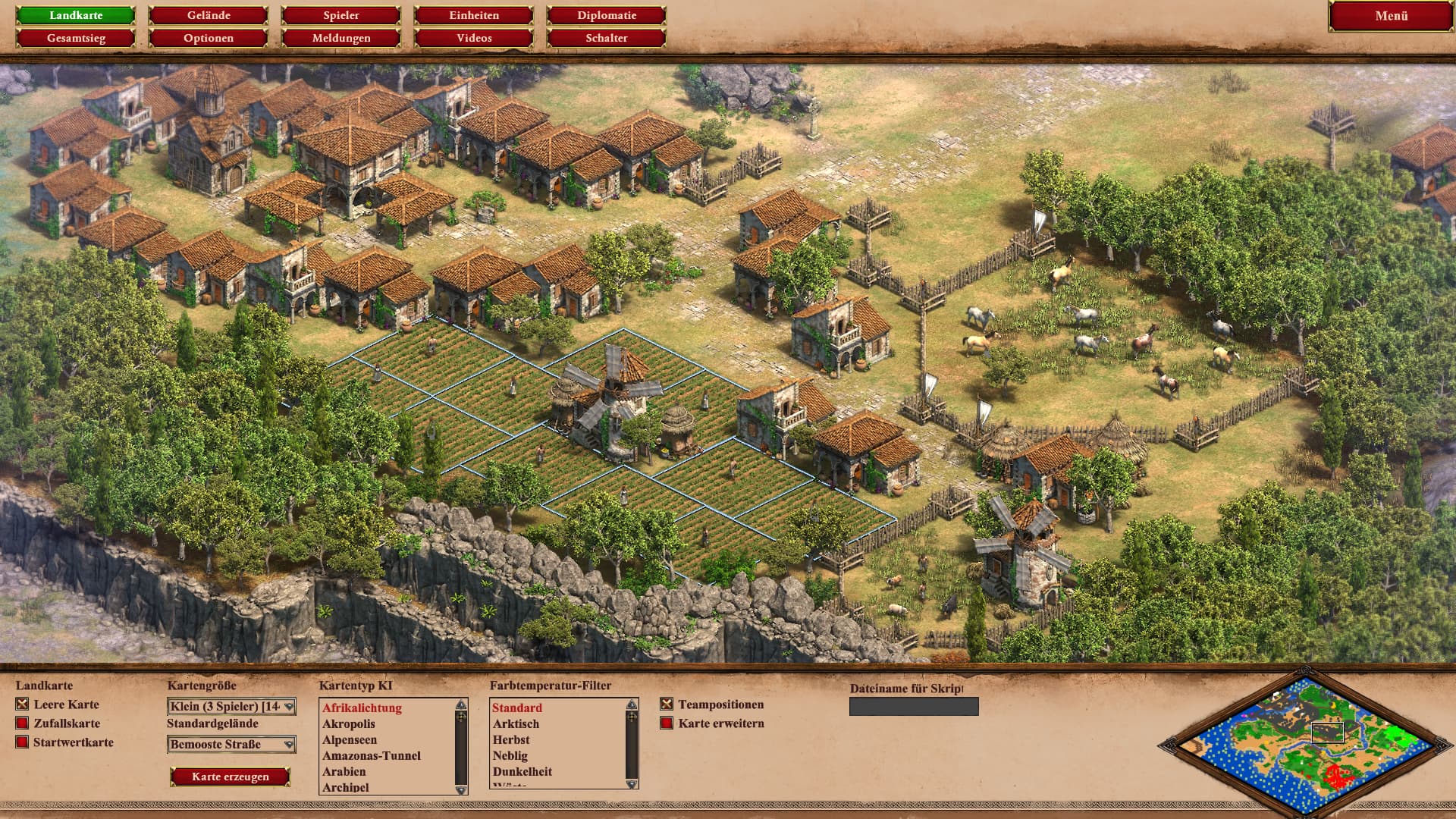Image resolution: width=1456 pixels, height=819 pixels.
Task: Select Arabien in the Kartentyp KI list
Action: (x=344, y=771)
